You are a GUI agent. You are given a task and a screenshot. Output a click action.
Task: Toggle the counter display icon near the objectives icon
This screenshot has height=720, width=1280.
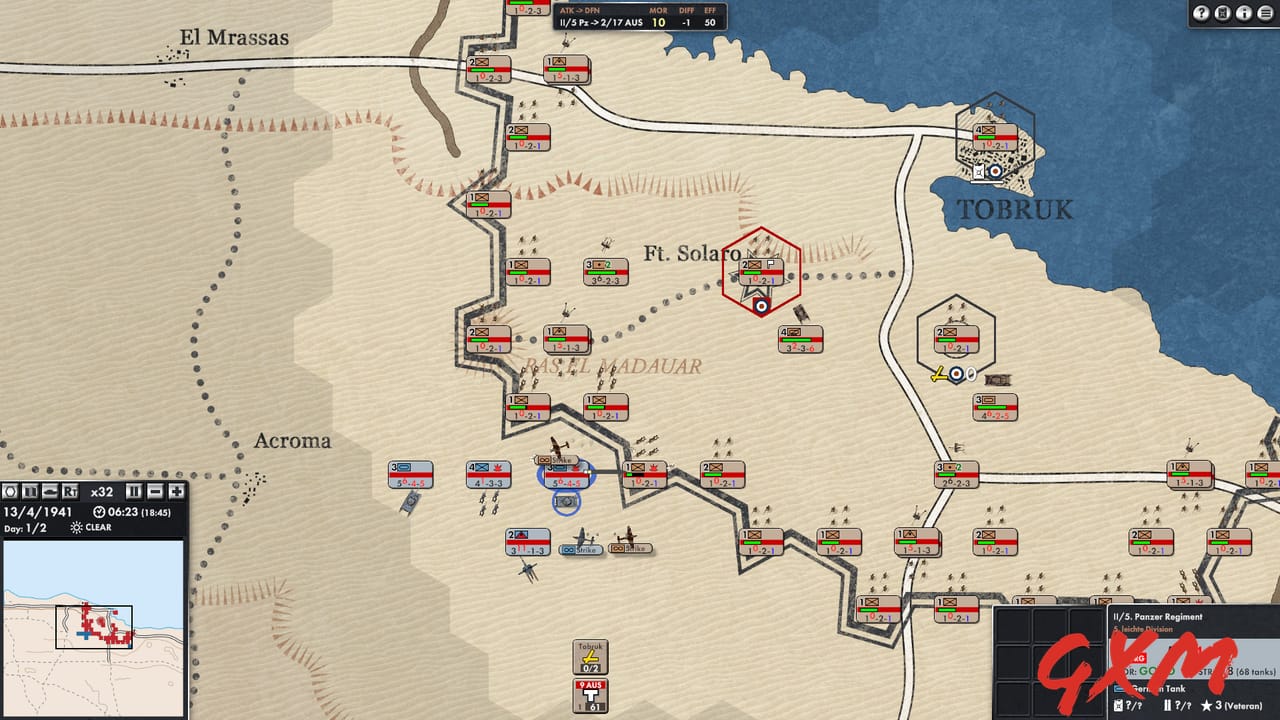(29, 491)
